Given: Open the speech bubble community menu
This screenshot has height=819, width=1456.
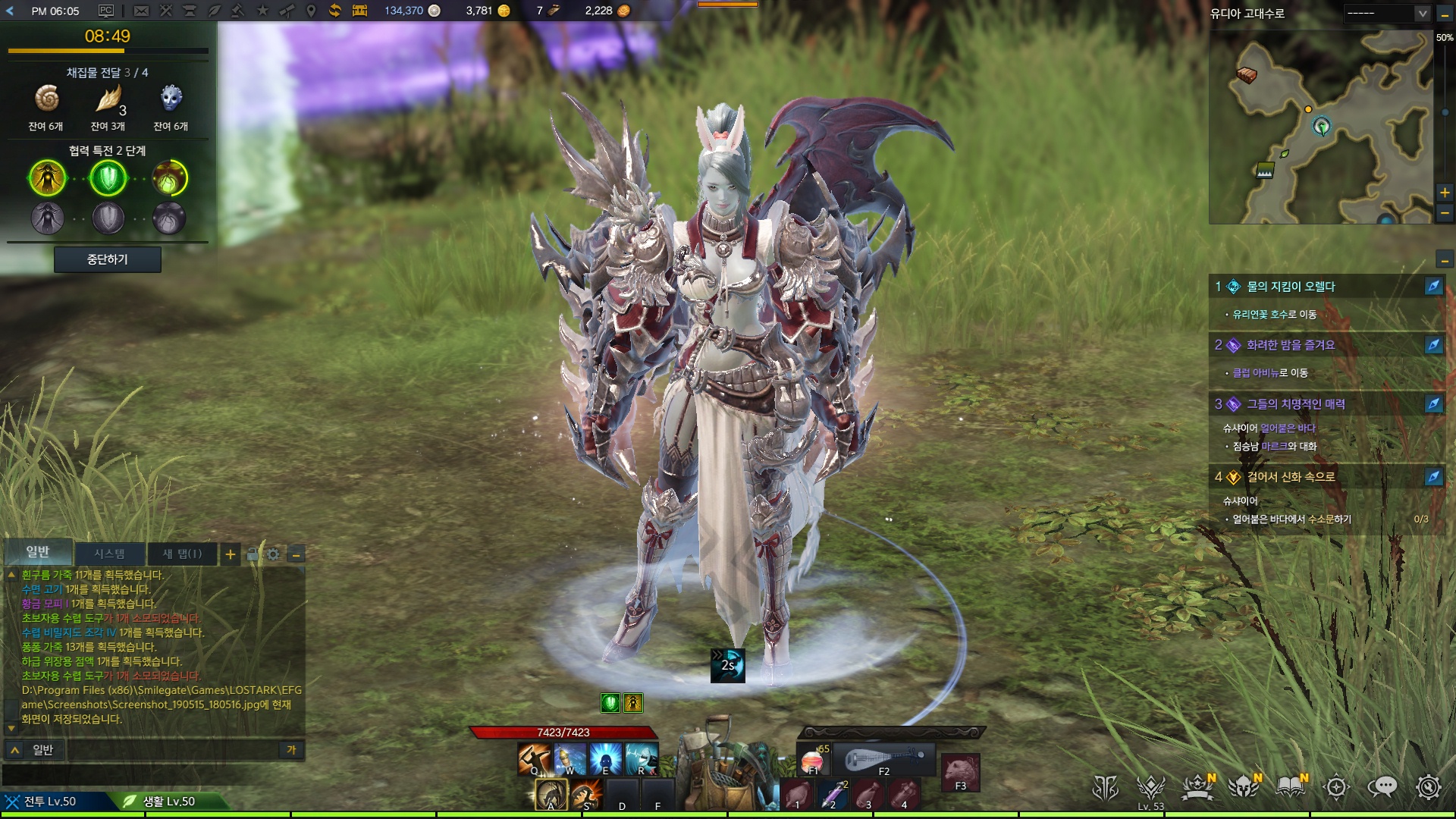Looking at the screenshot, I should [1382, 787].
